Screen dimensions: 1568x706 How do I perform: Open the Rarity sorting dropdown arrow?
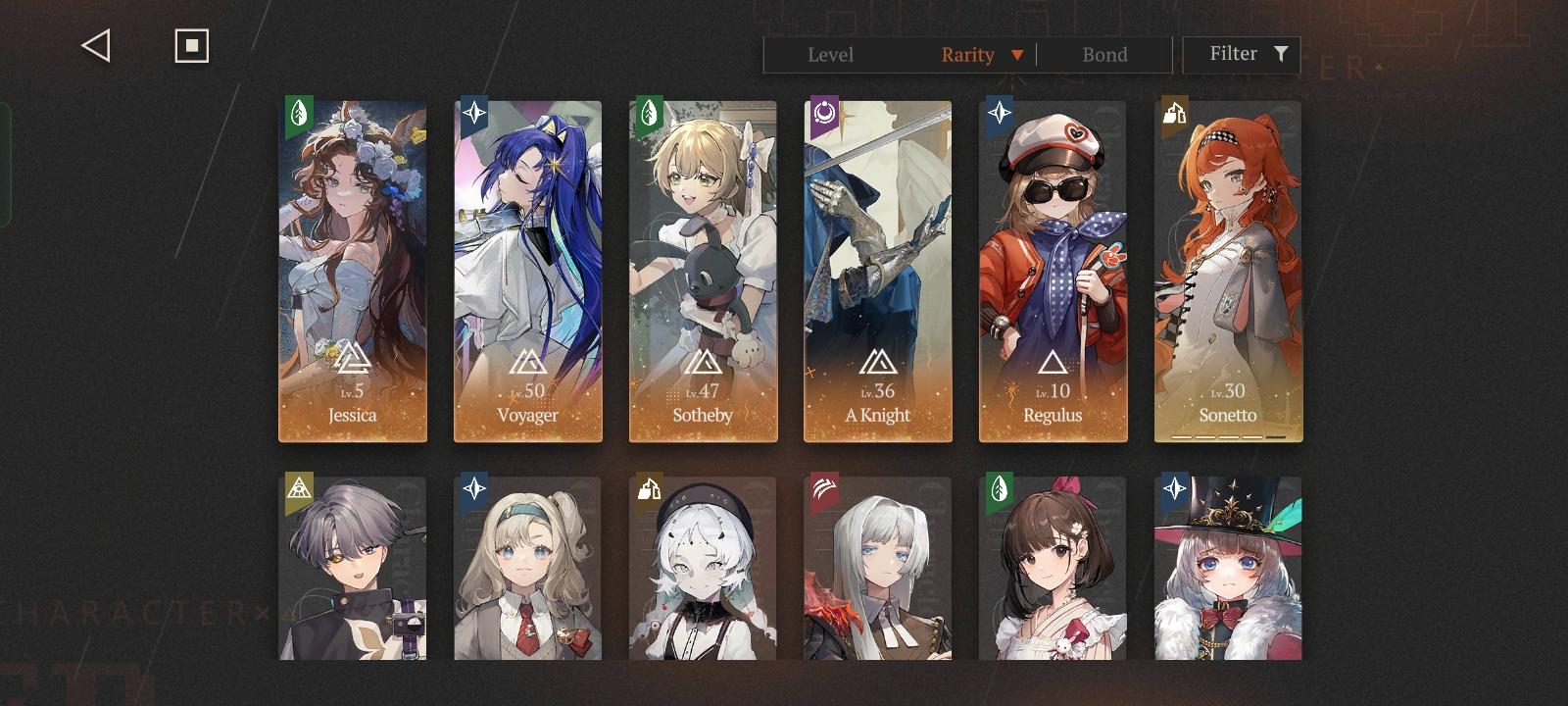(x=1016, y=55)
